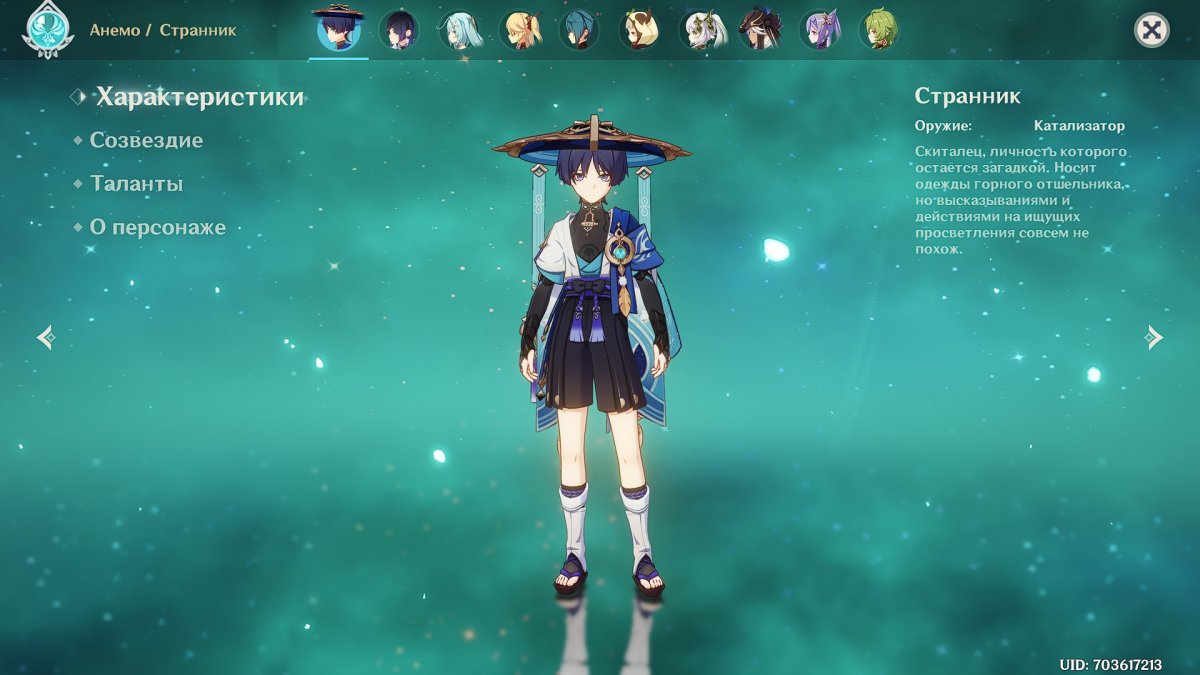Click the Anemo element emblem icon
Screen dimensions: 1200x675
tap(47, 30)
